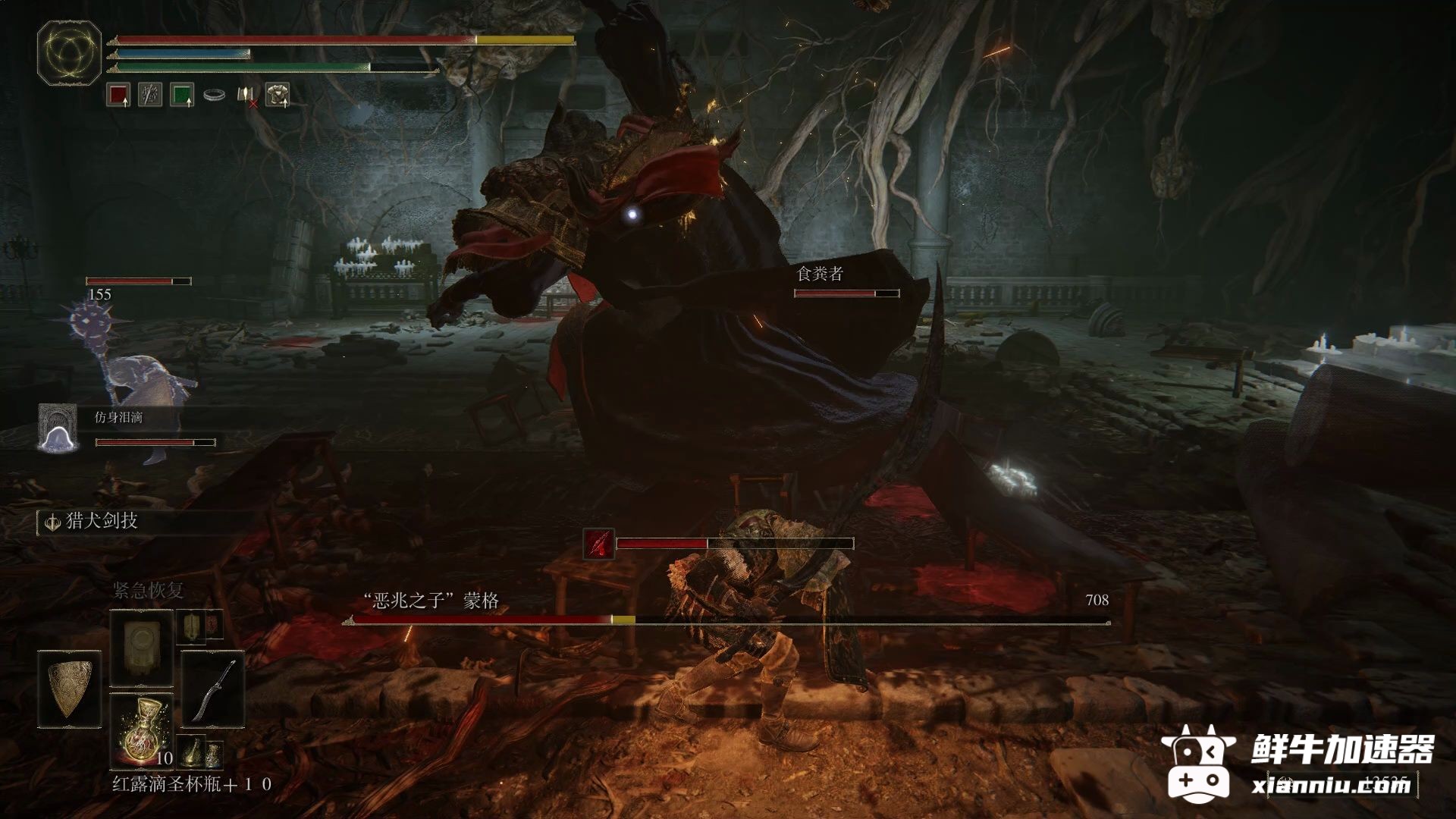Screen dimensions: 1456x819
Task: Select the curved sword weapon slot
Action: point(212,689)
